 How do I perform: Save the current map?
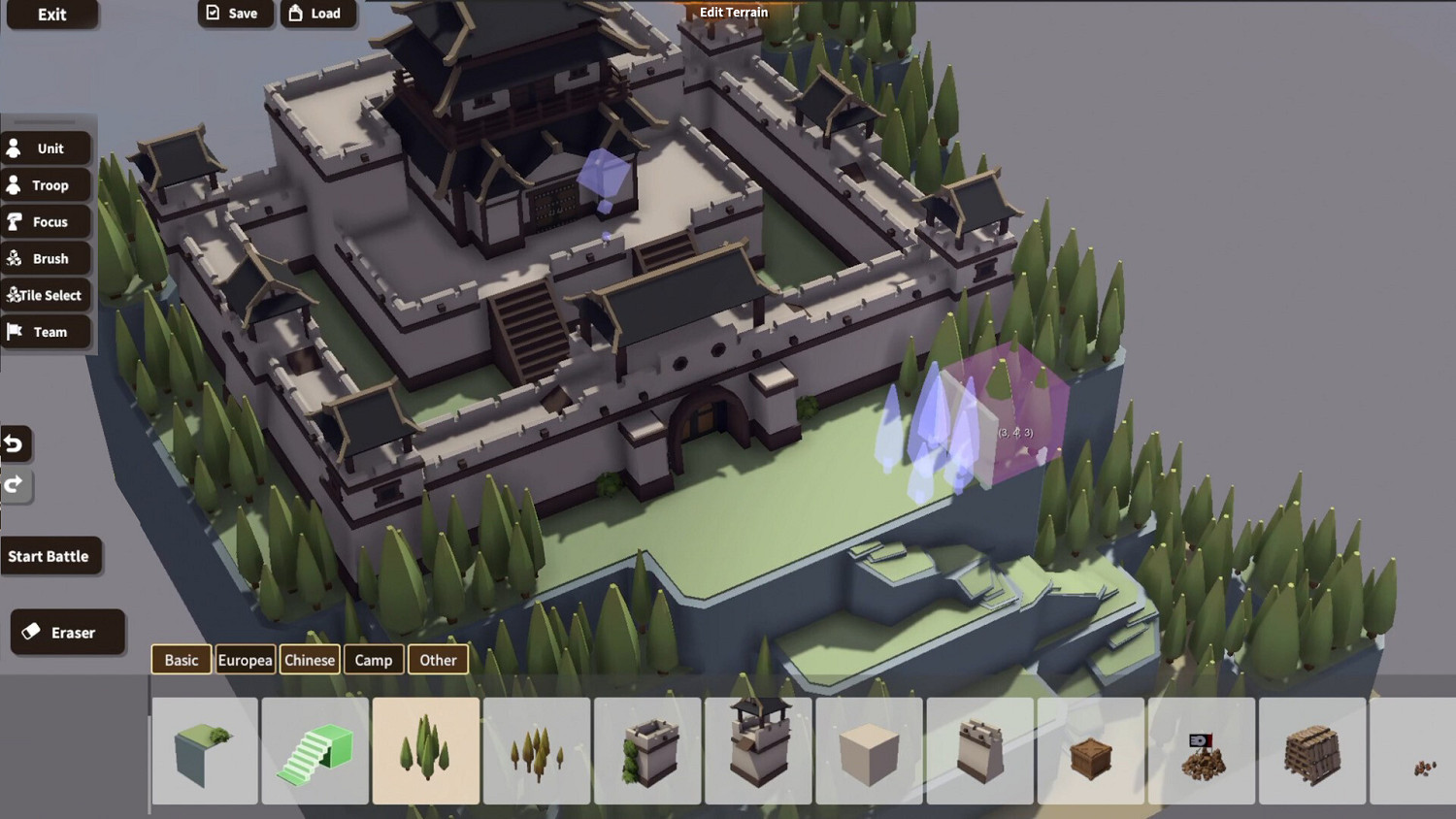point(234,13)
